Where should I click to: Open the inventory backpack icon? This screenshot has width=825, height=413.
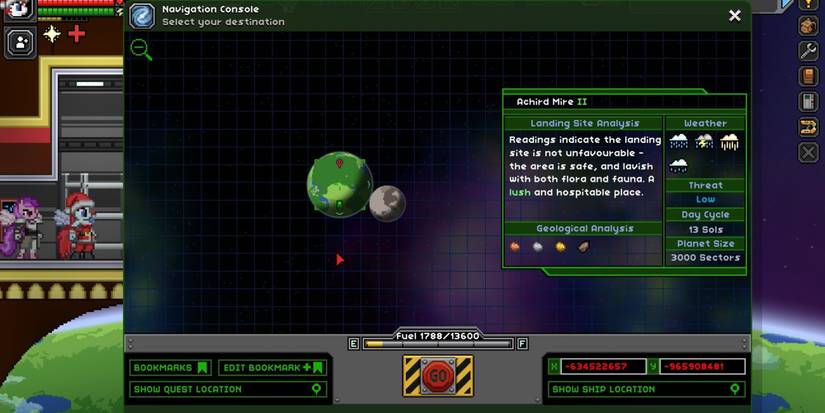pos(809,27)
